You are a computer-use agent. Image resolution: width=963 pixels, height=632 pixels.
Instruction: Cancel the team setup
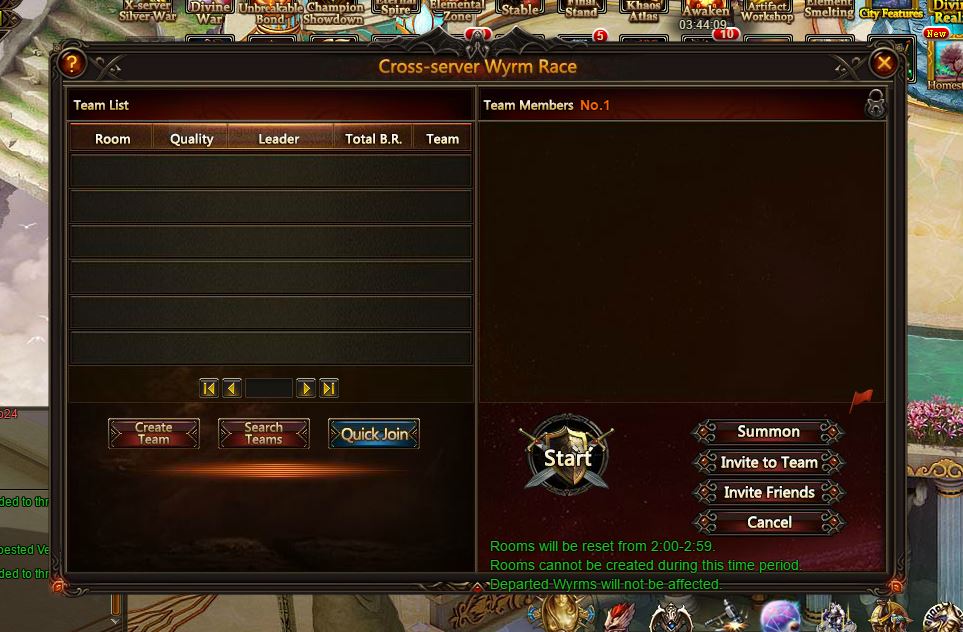point(768,522)
